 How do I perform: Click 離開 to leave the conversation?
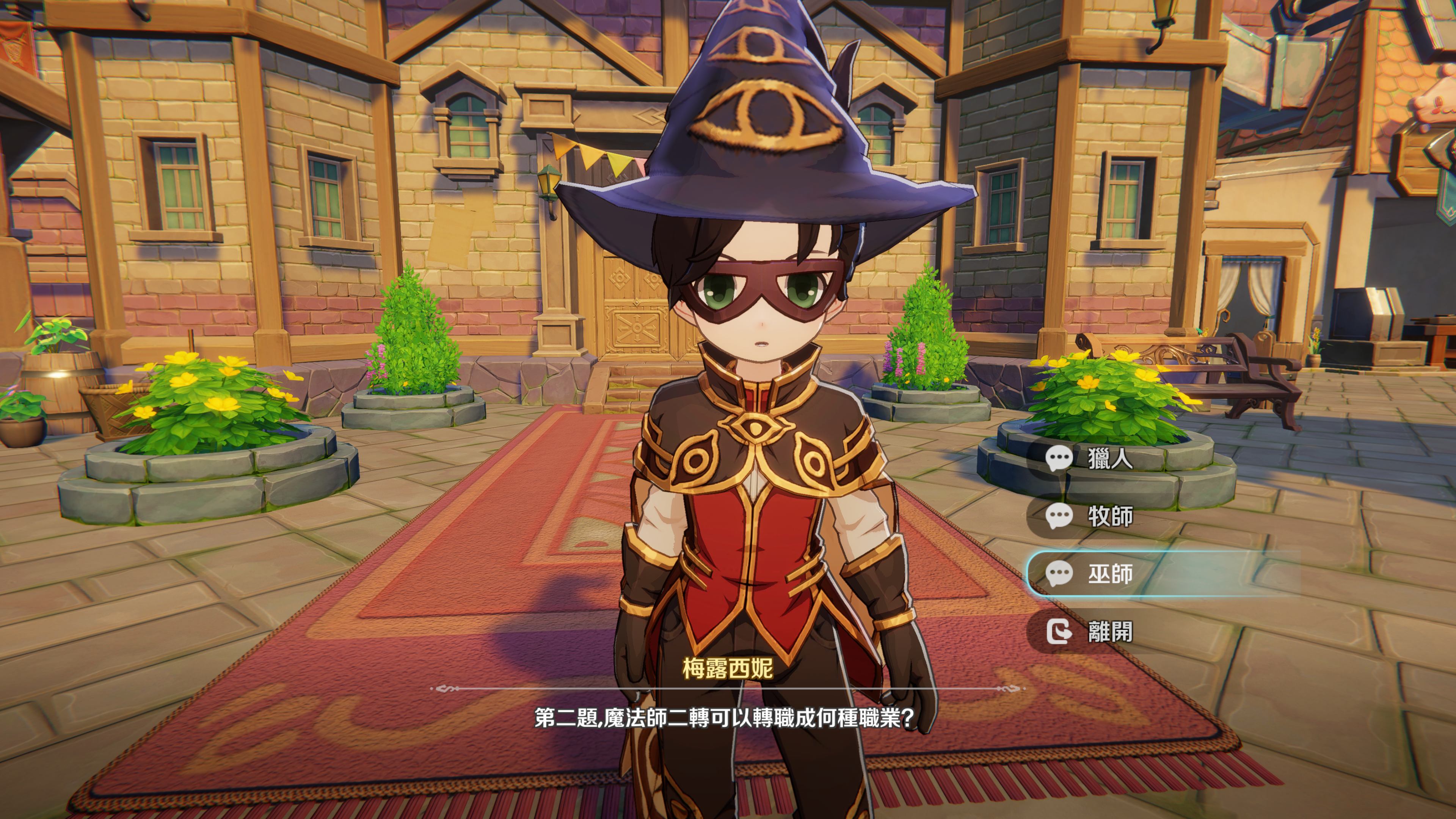pyautogui.click(x=1109, y=631)
